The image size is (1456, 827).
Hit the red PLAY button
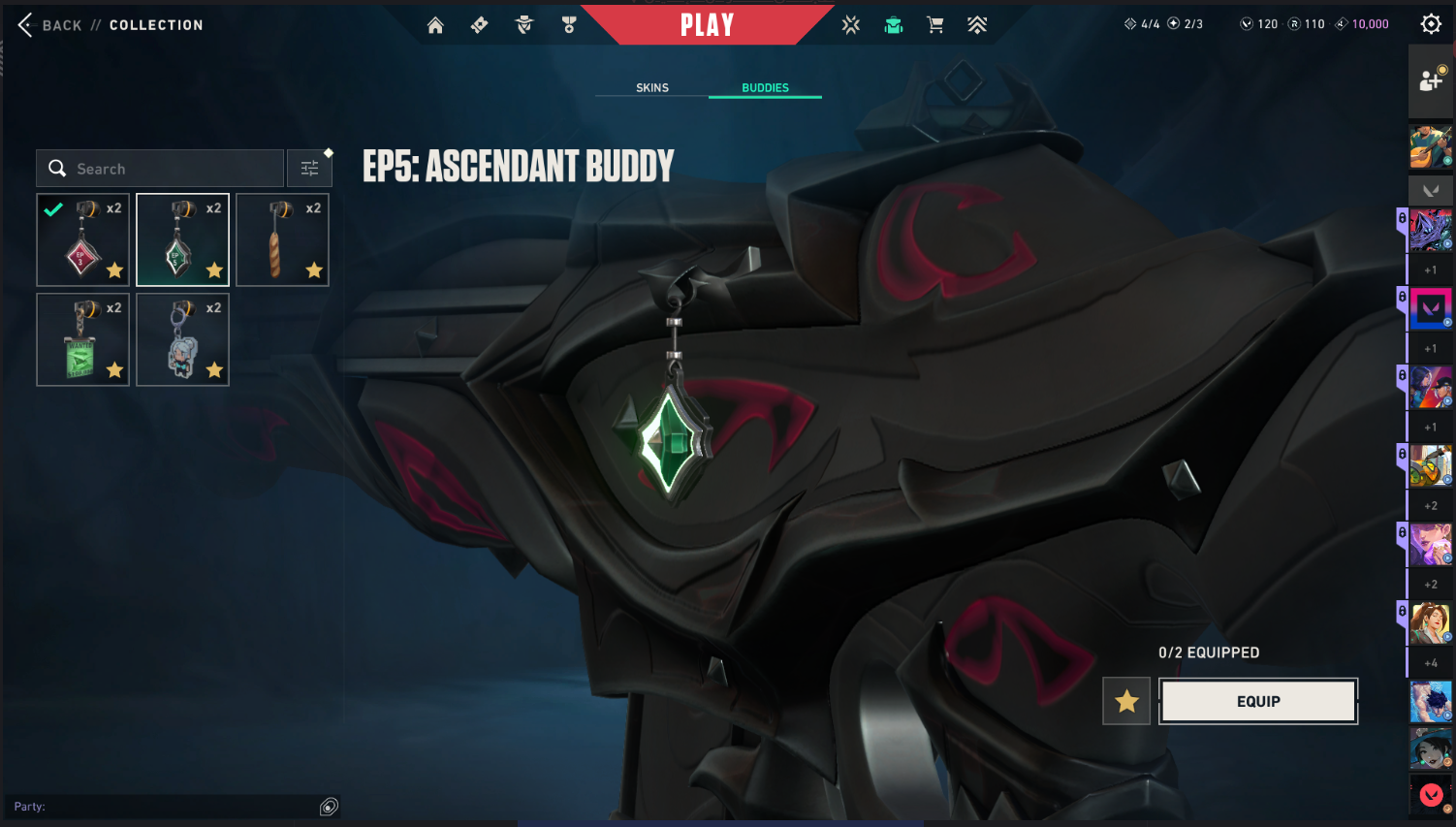pos(707,25)
